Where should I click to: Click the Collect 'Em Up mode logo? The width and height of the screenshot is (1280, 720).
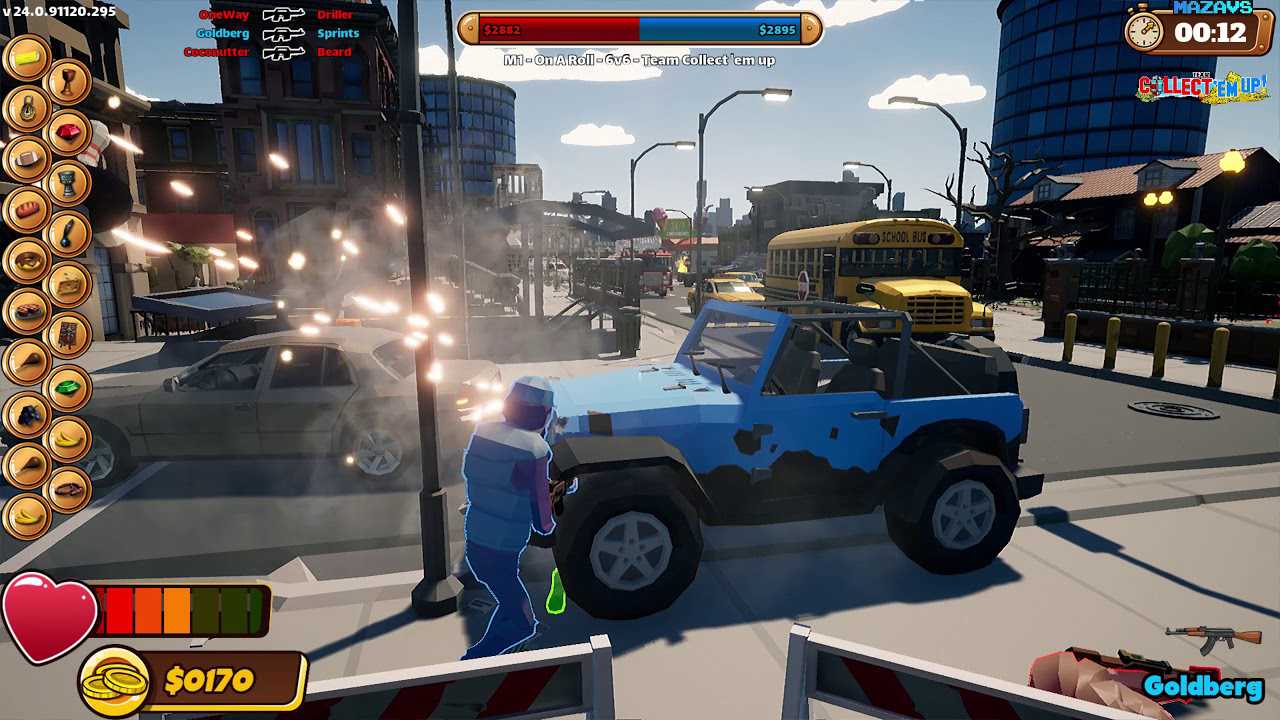[x=1202, y=87]
